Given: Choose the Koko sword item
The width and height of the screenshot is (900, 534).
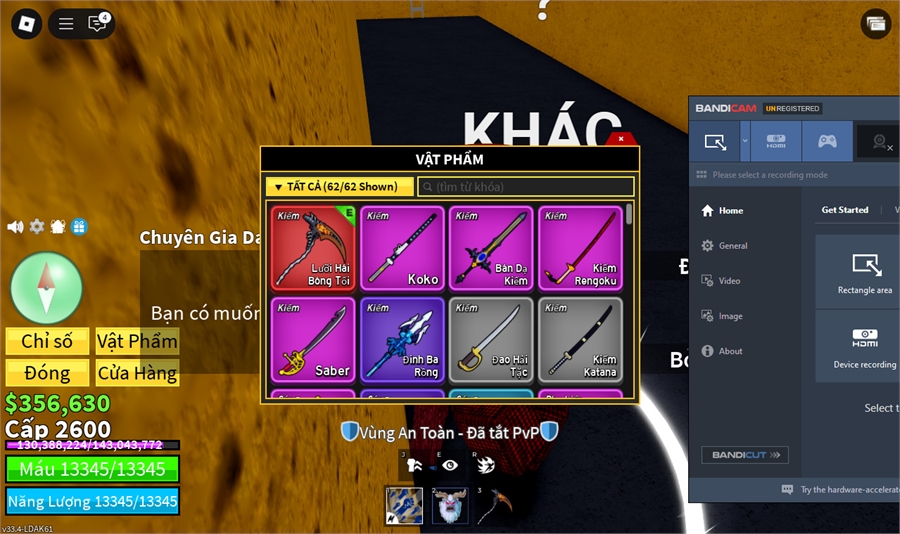Looking at the screenshot, I should pyautogui.click(x=402, y=248).
